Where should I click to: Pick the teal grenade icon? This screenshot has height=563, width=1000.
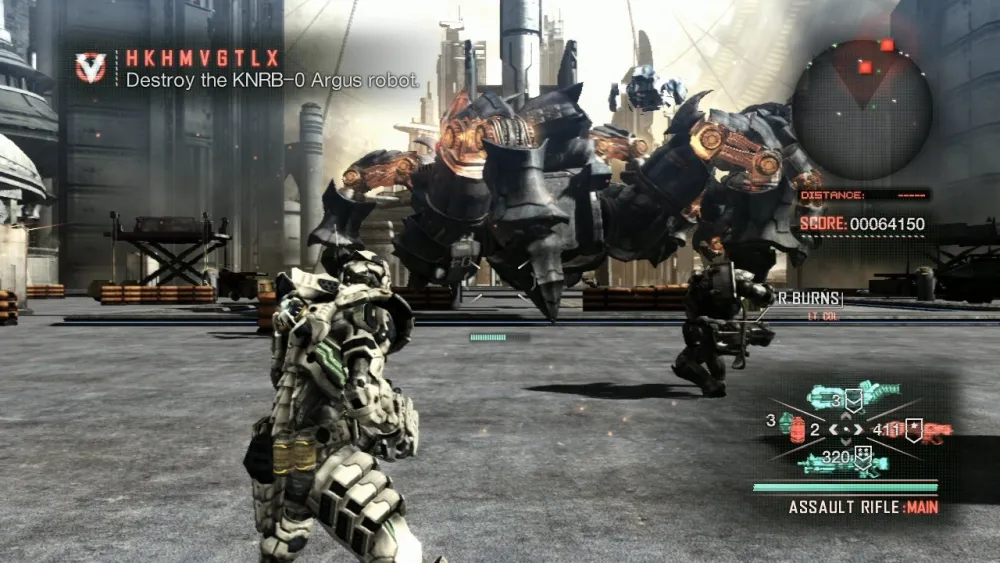[x=785, y=422]
